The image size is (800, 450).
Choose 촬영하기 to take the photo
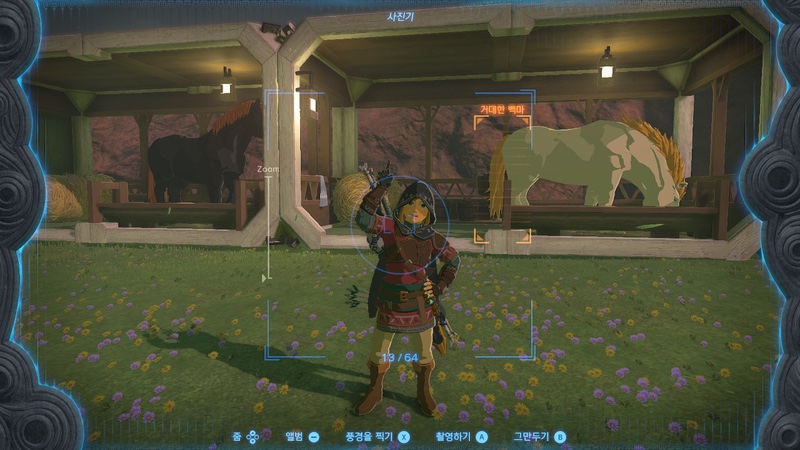(459, 437)
